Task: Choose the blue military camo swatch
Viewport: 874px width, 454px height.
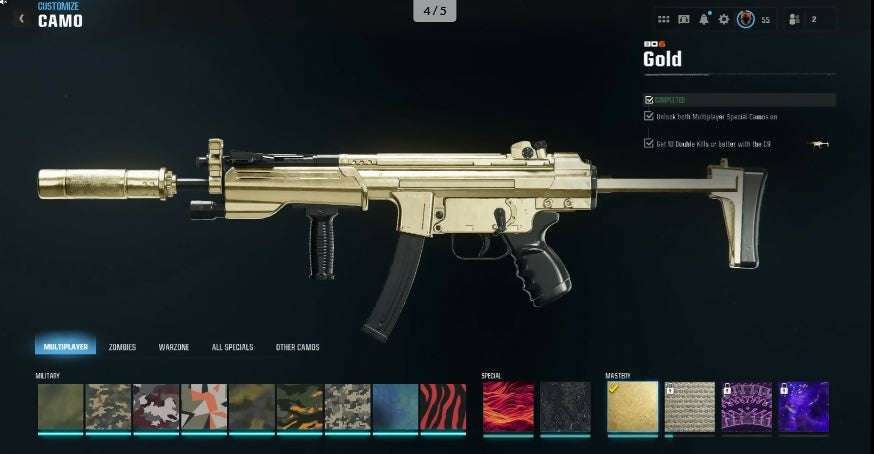Action: (395, 407)
